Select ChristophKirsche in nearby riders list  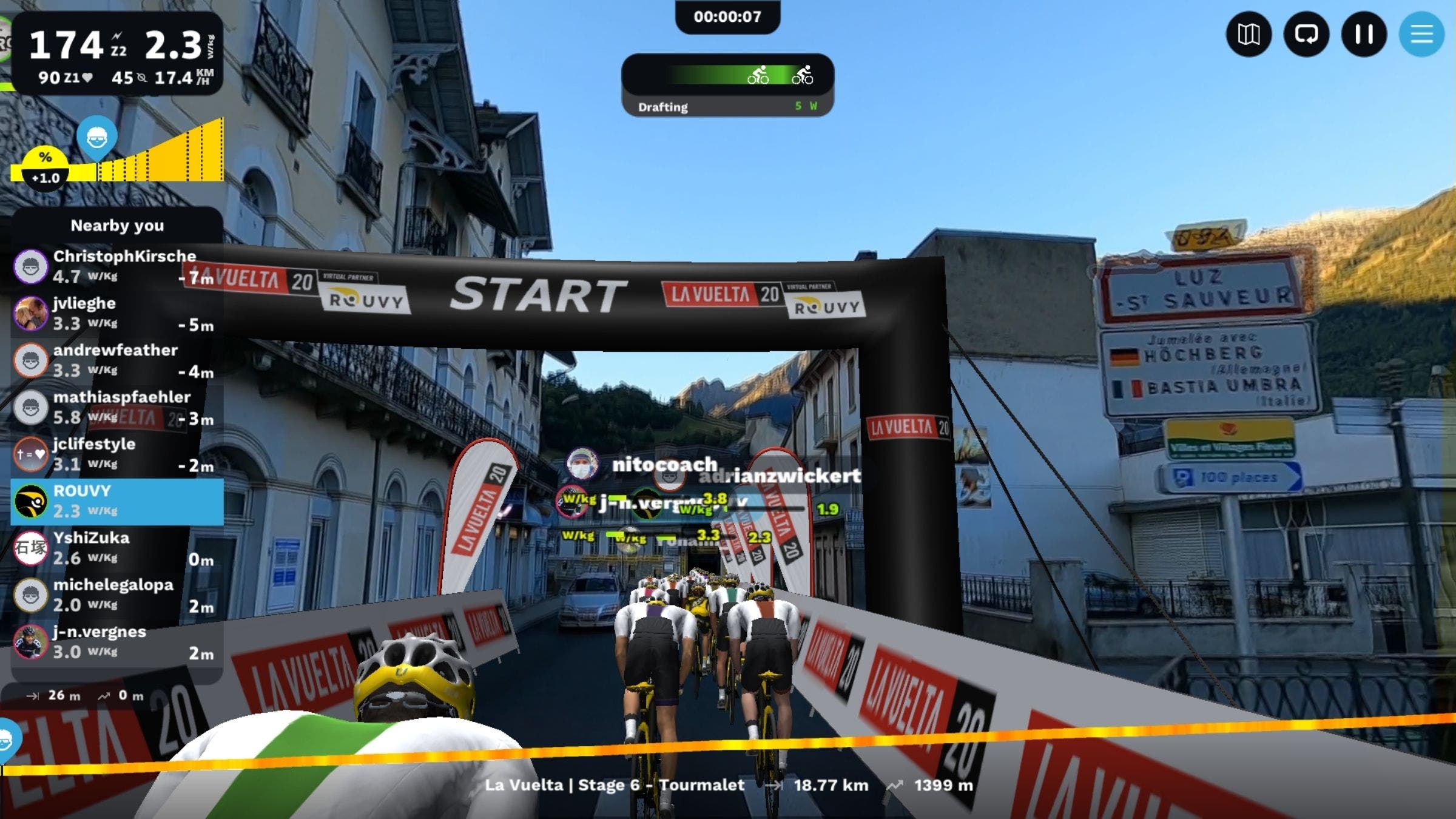(x=116, y=266)
